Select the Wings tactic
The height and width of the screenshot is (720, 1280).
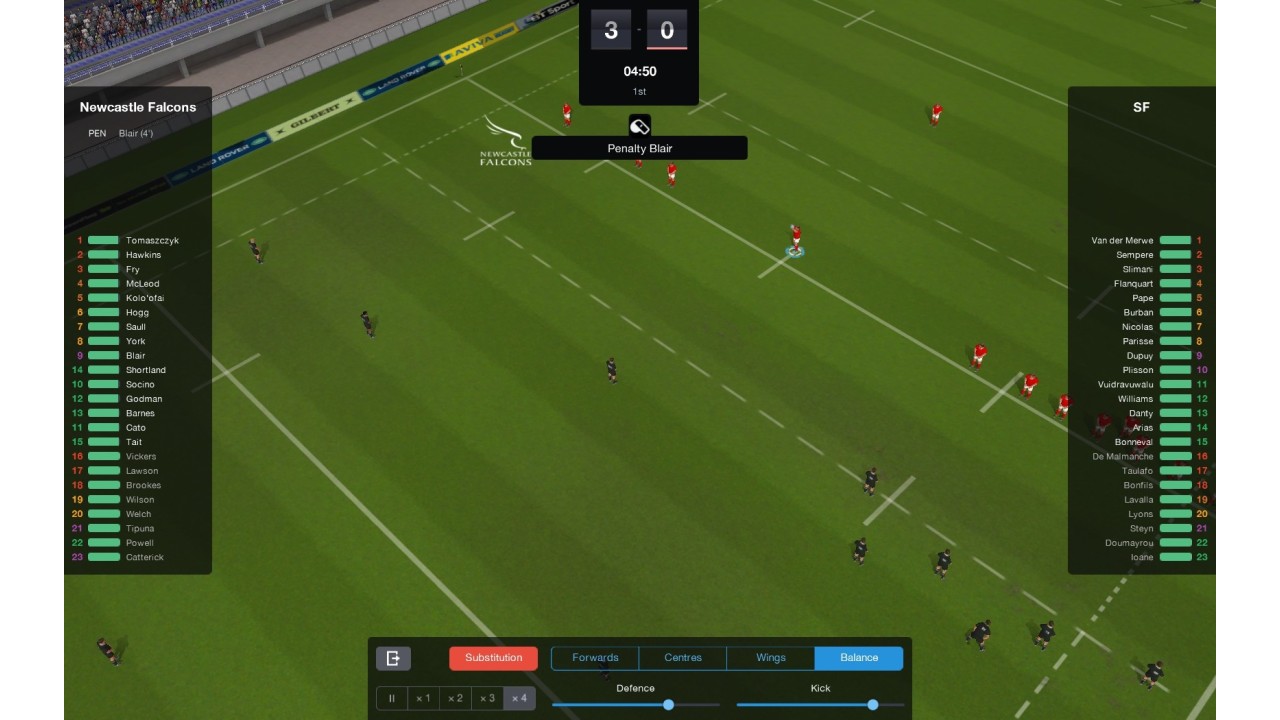771,658
